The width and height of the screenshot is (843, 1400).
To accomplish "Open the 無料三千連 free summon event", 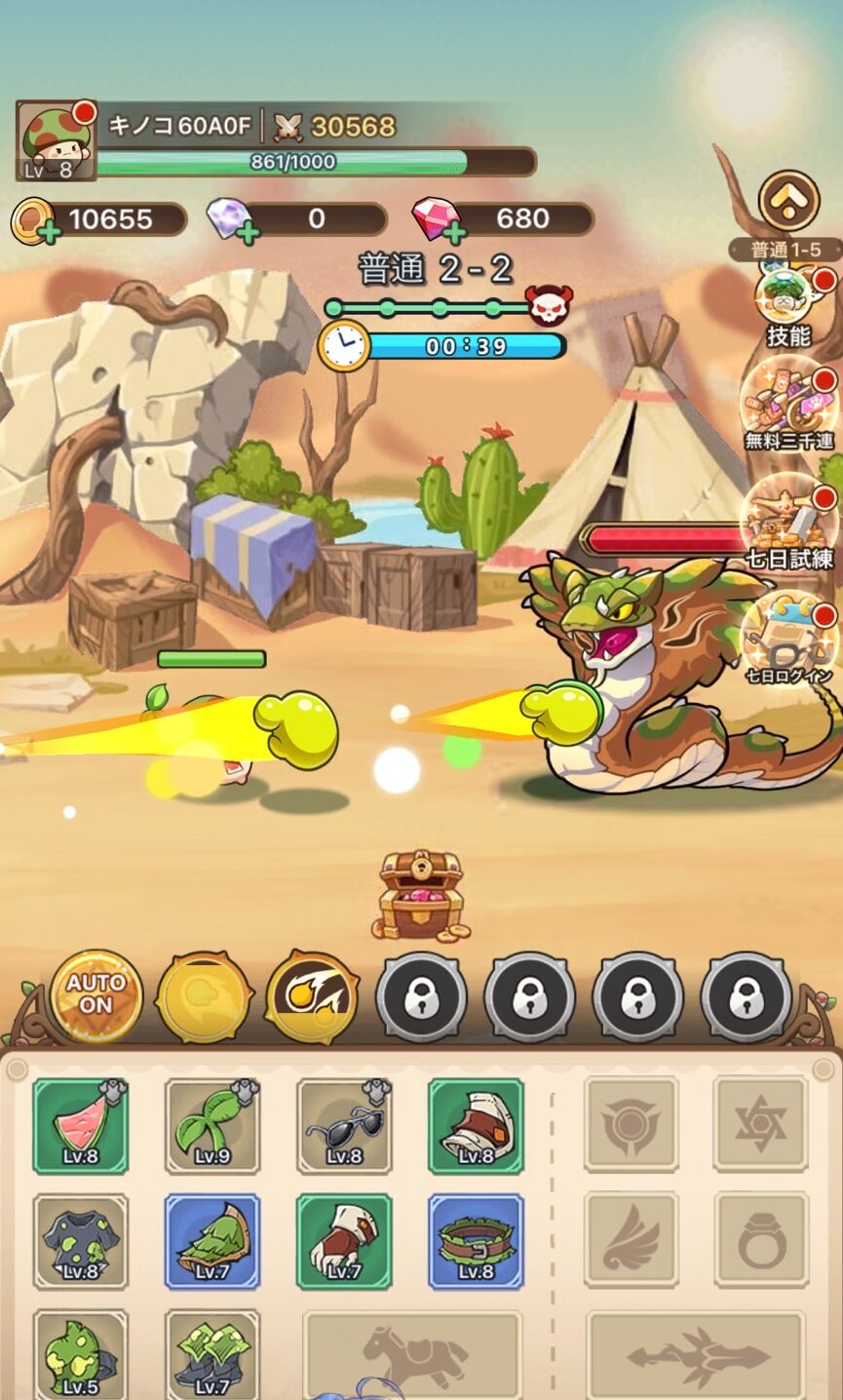I will [x=787, y=408].
